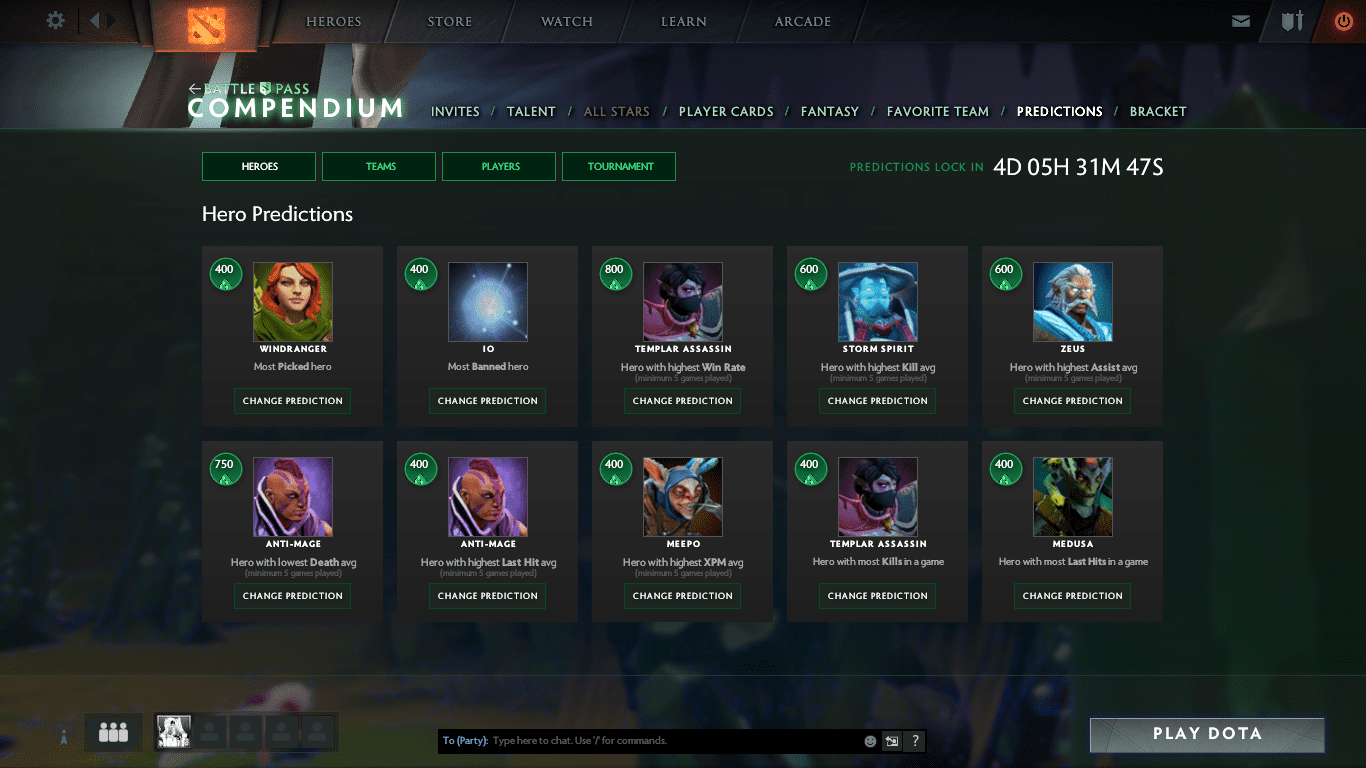Image resolution: width=1366 pixels, height=768 pixels.
Task: Switch to the Fantasy tab
Action: [x=830, y=112]
